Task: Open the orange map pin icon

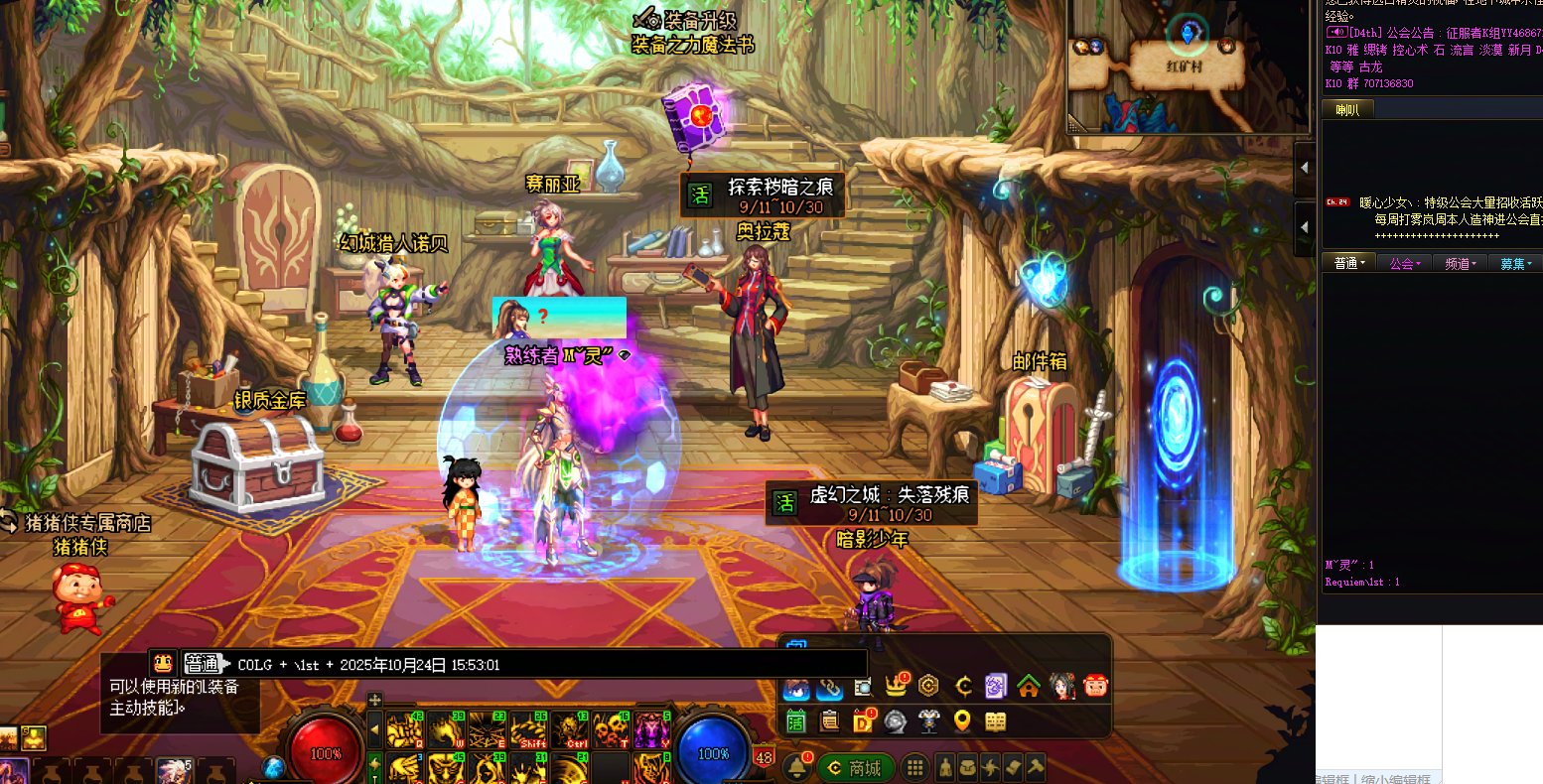Action: (x=961, y=721)
